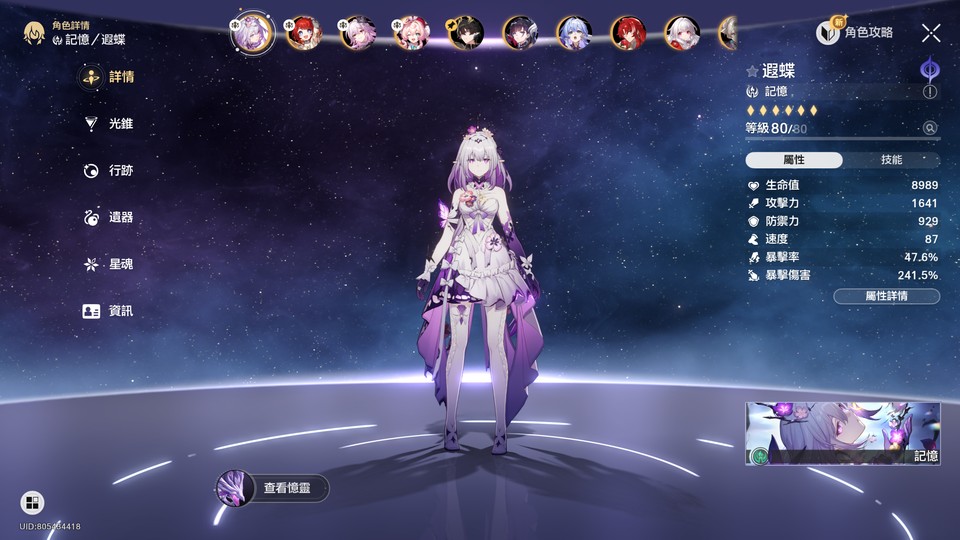Open 屬性詳情 attribute details
The width and height of the screenshot is (960, 540).
(886, 296)
